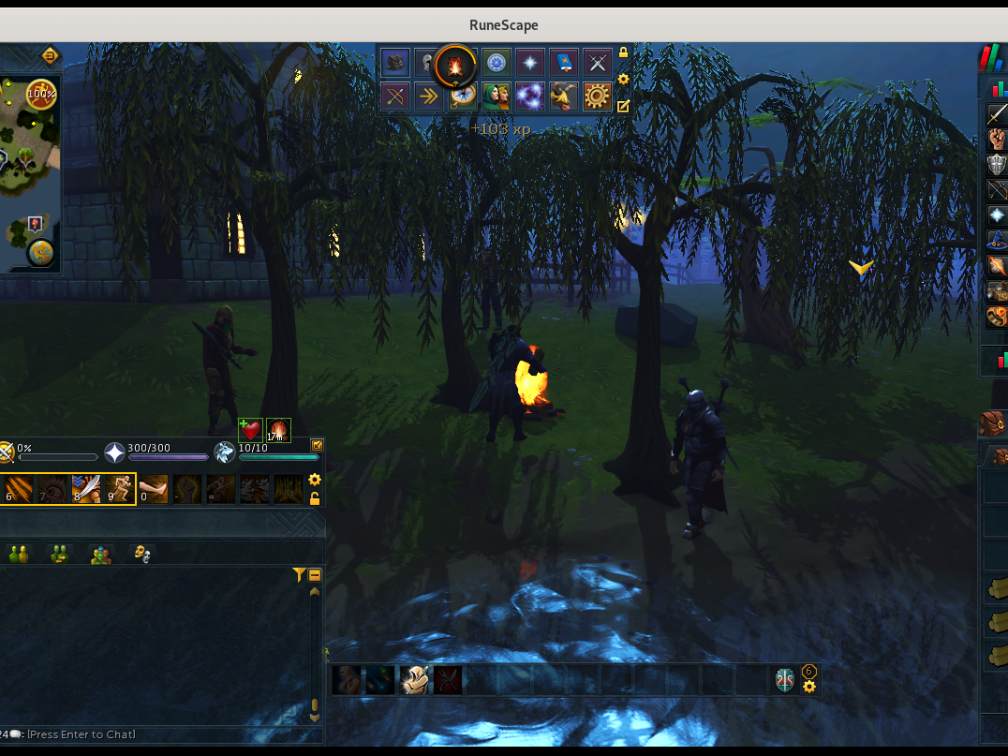Open the horned helmet viking icon

(563, 96)
